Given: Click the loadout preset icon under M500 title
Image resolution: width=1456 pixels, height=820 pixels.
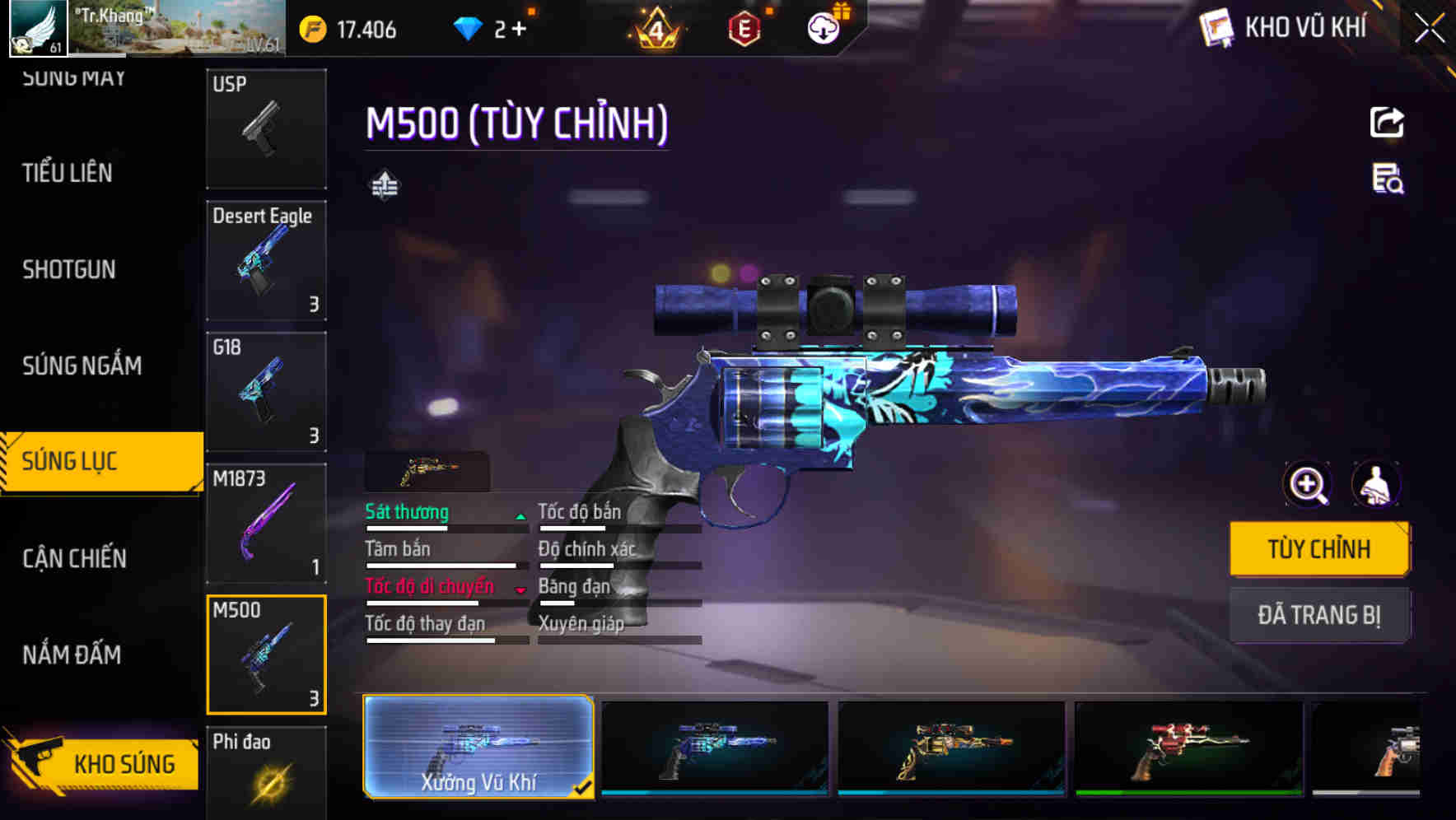Looking at the screenshot, I should click(385, 184).
